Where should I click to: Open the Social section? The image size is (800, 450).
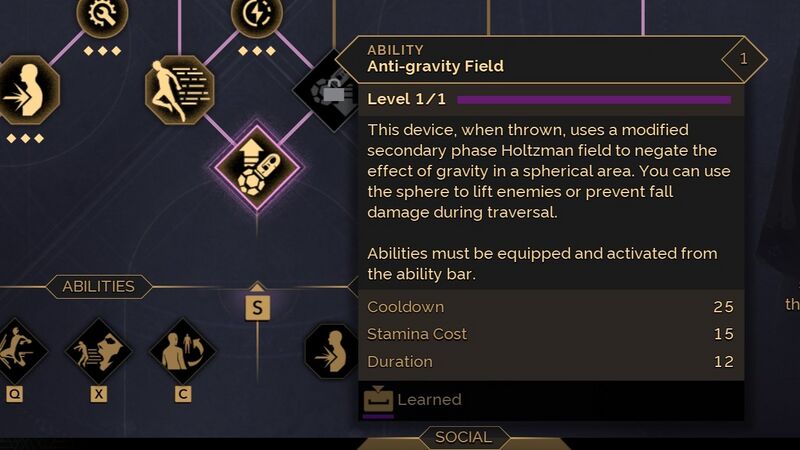click(463, 437)
